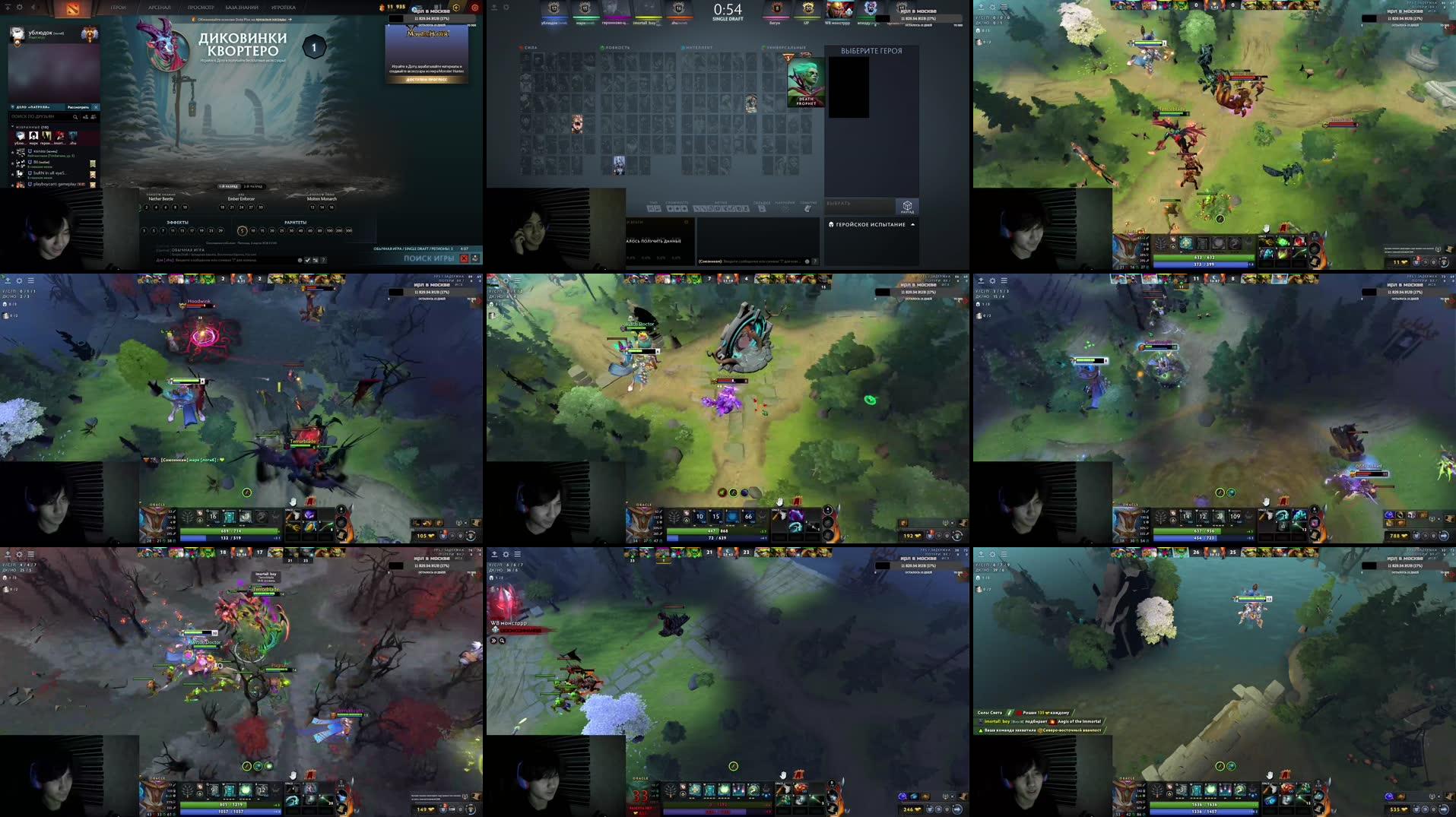Click the ДОСТУПЕН ПРОГРЕСС Monster Hunter button
Viewport: 1456px width, 817px height.
427,80
